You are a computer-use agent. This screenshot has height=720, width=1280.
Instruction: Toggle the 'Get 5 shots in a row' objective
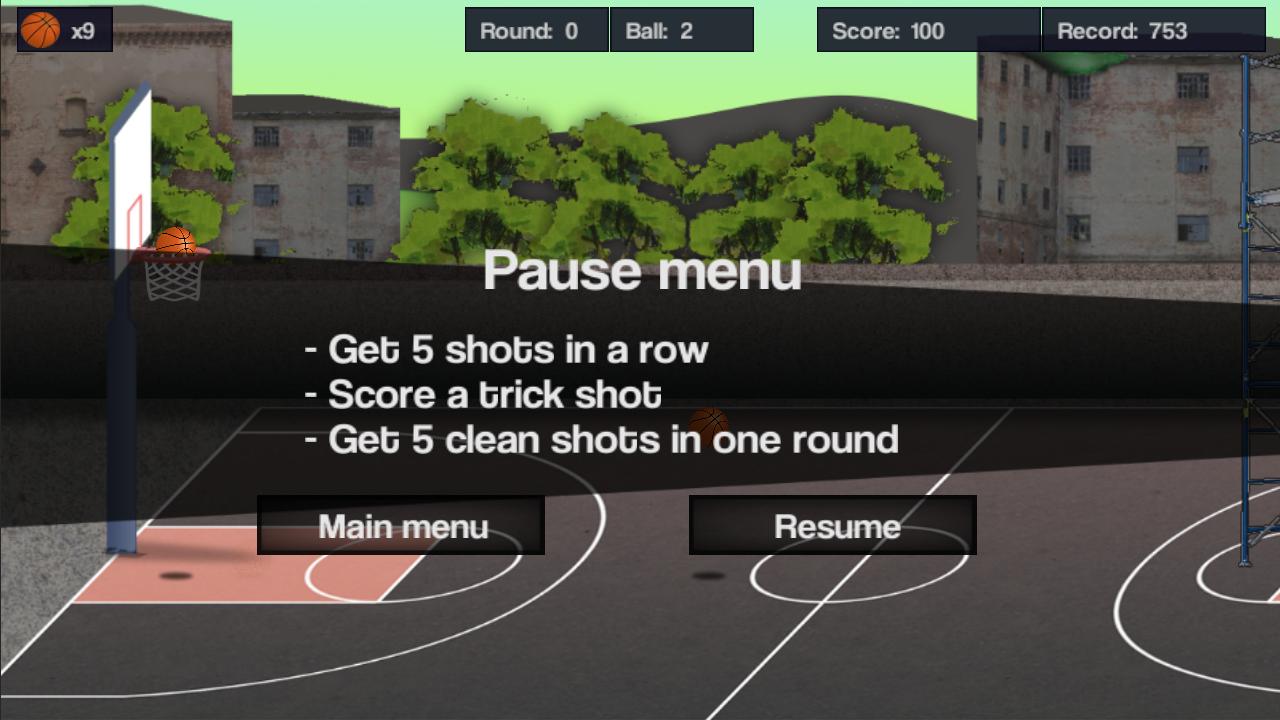[x=507, y=349]
